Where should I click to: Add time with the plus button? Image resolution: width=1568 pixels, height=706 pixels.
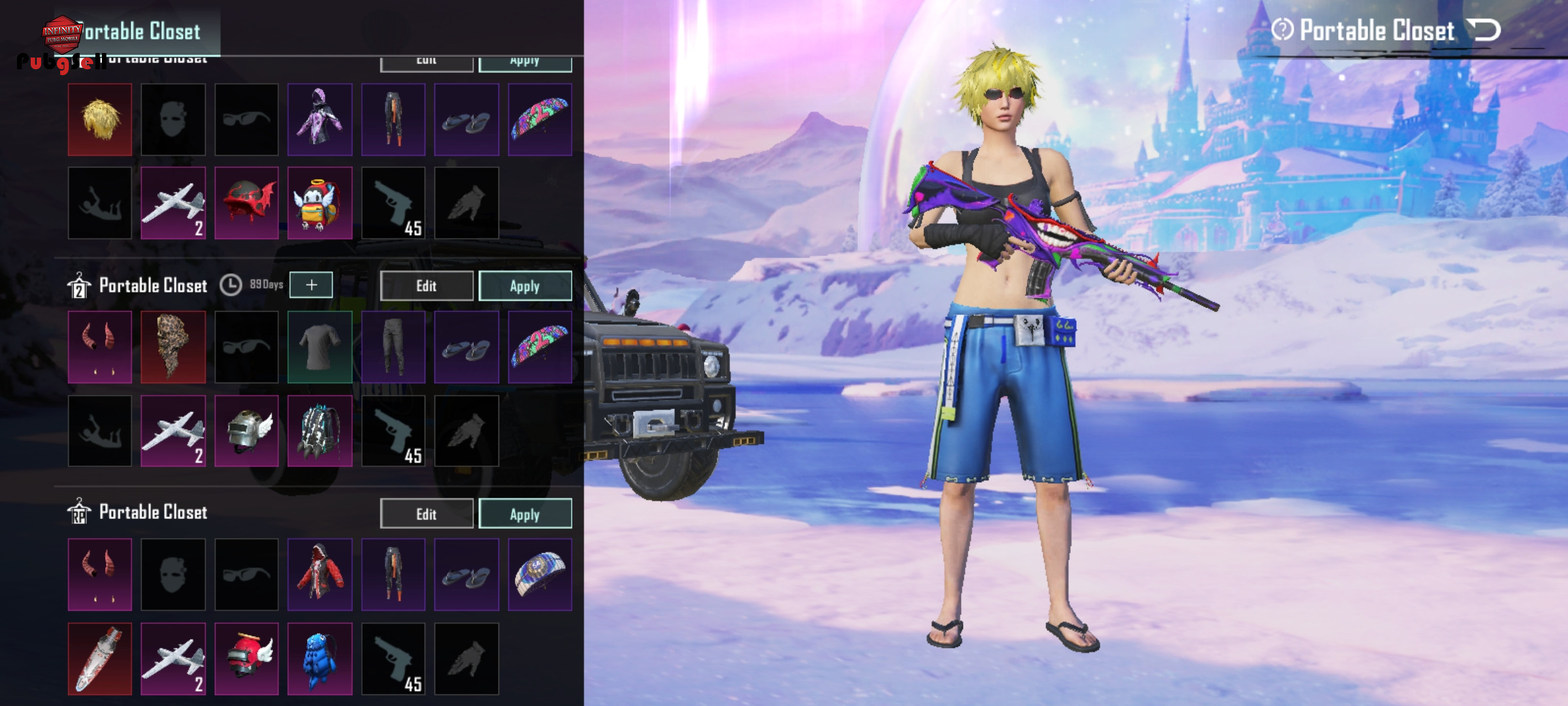(311, 285)
